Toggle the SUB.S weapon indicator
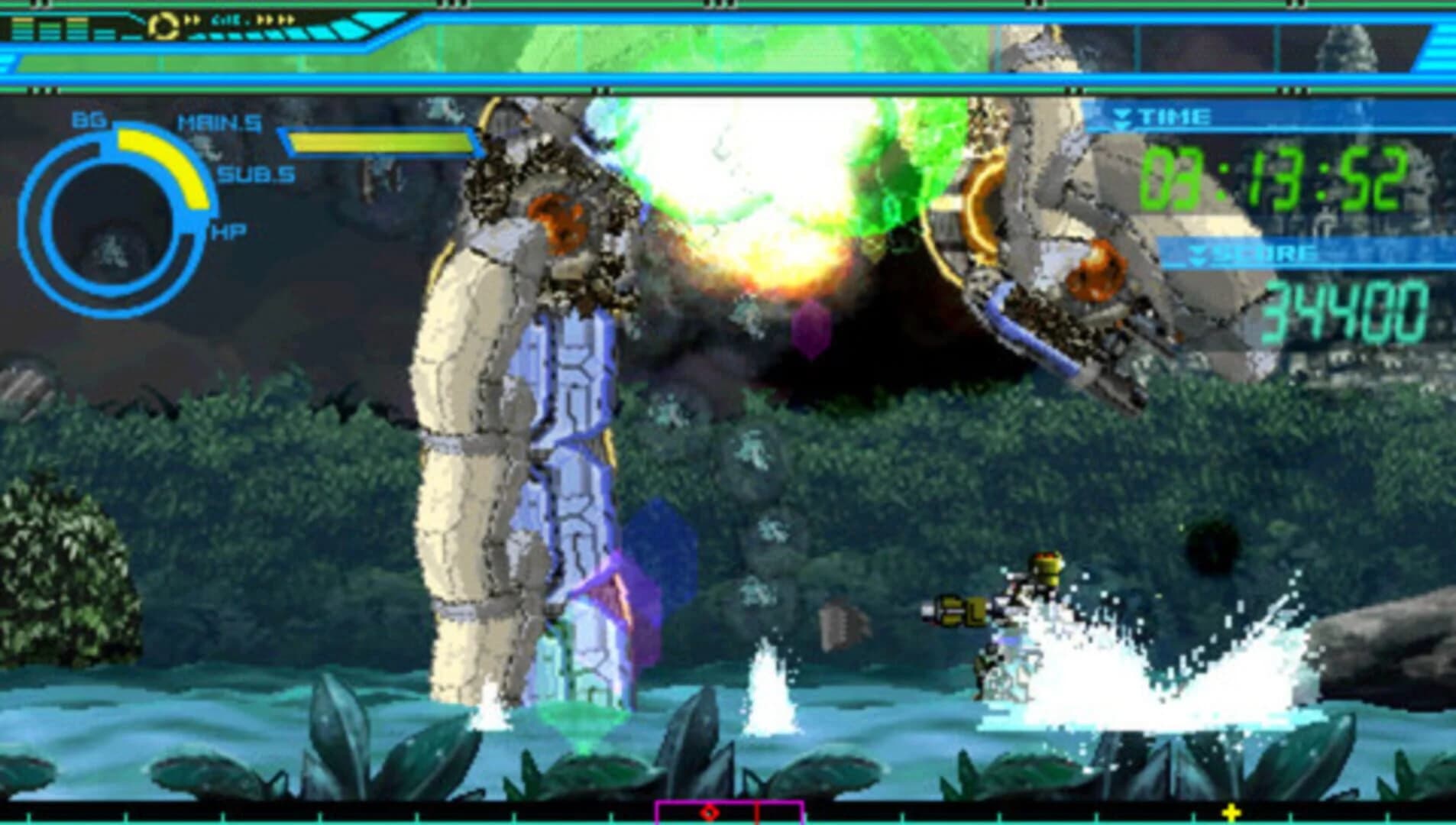Image resolution: width=1456 pixels, height=825 pixels. click(x=256, y=174)
